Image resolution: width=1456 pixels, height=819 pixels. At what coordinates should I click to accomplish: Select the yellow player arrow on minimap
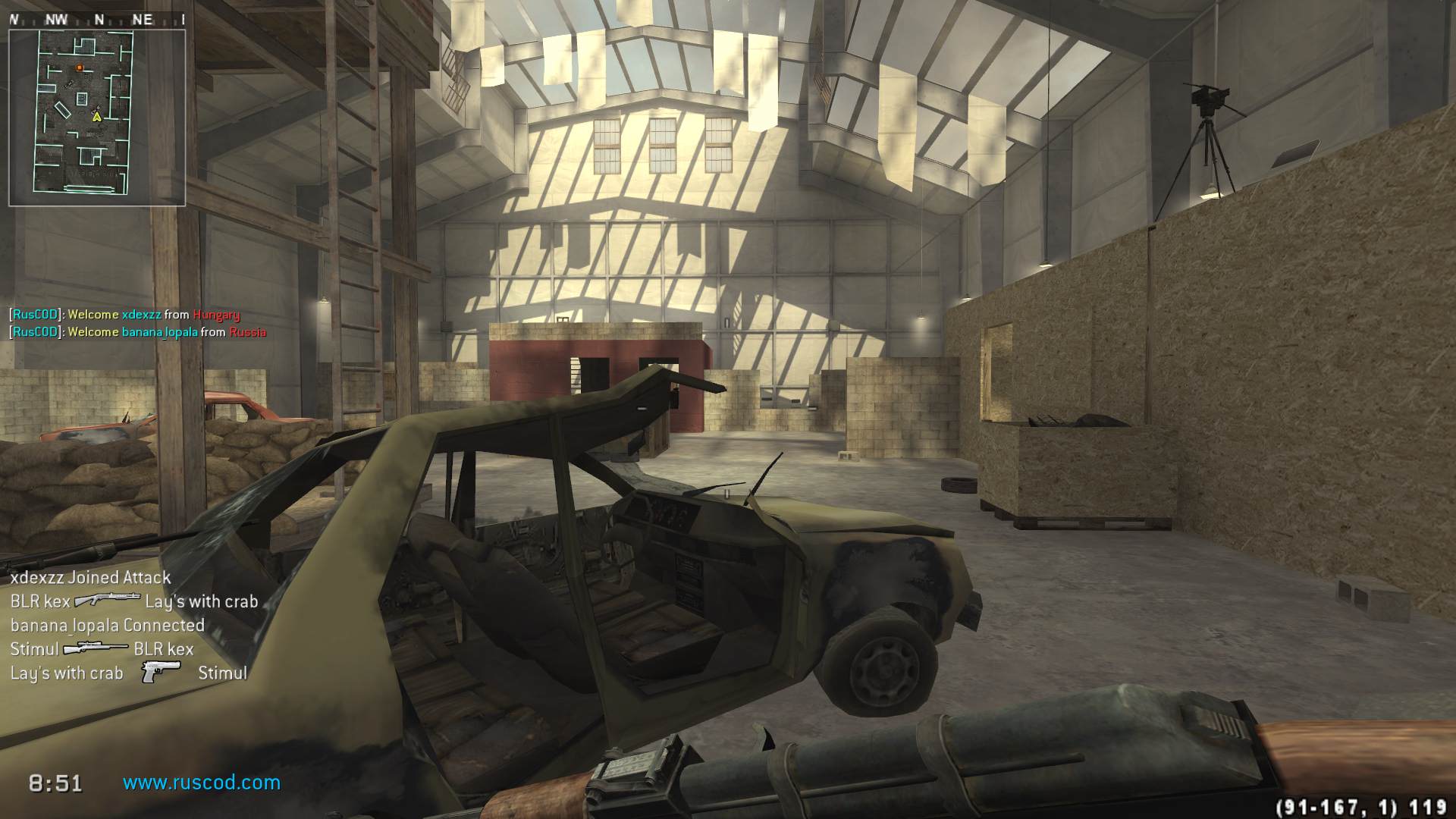point(96,117)
